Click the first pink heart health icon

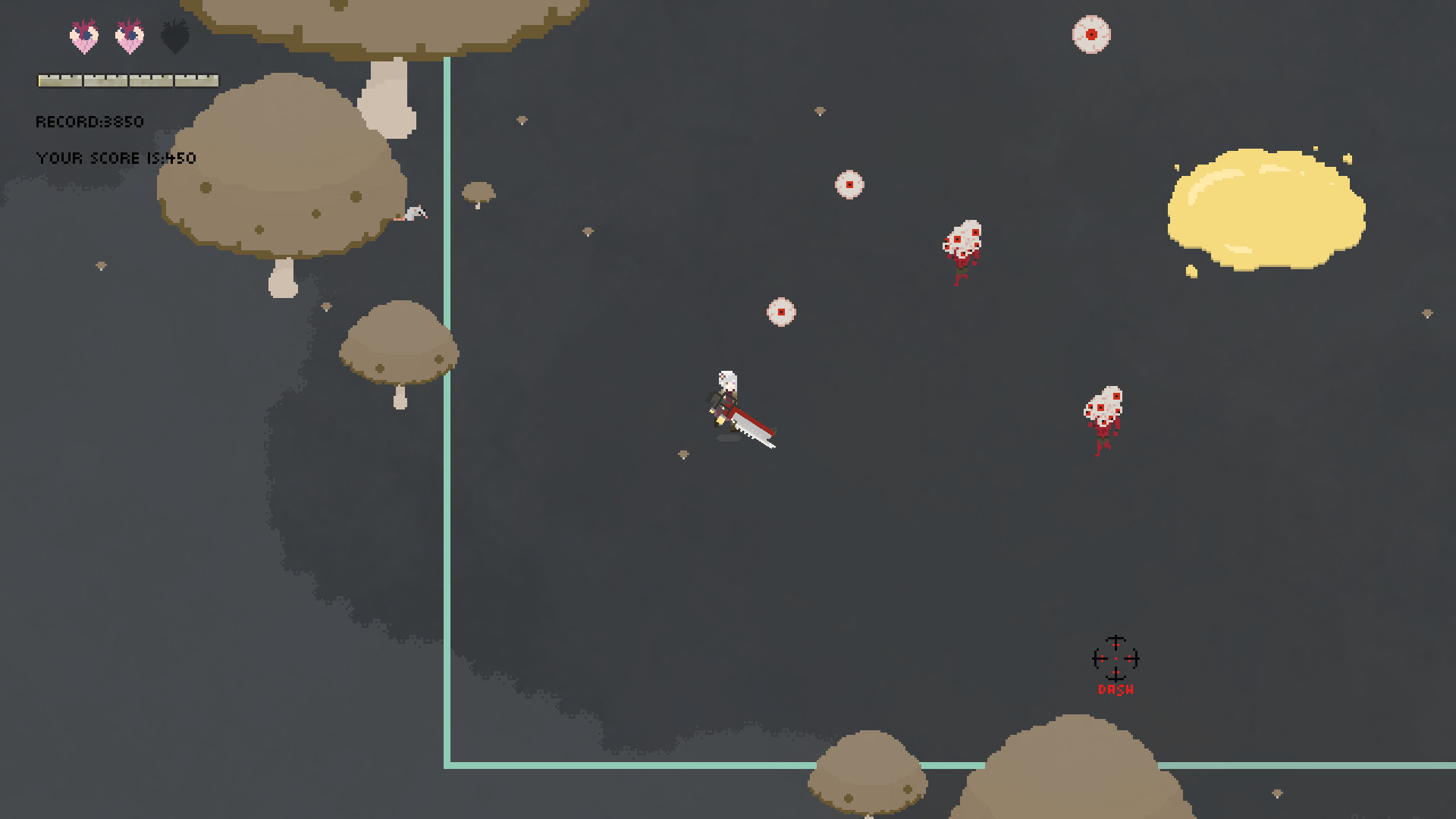coord(83,35)
